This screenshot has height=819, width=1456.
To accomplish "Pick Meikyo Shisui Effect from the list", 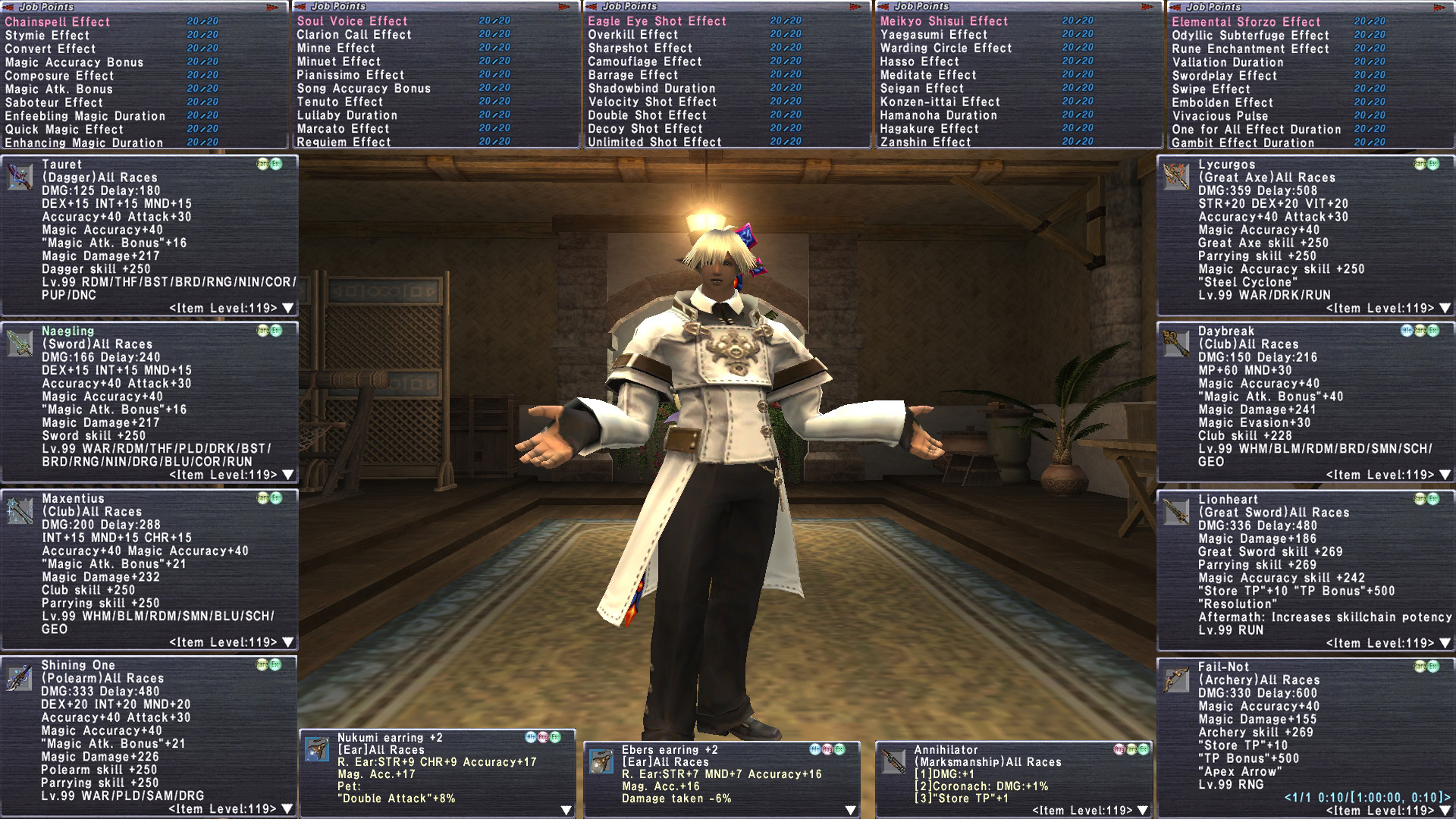I will (x=943, y=21).
